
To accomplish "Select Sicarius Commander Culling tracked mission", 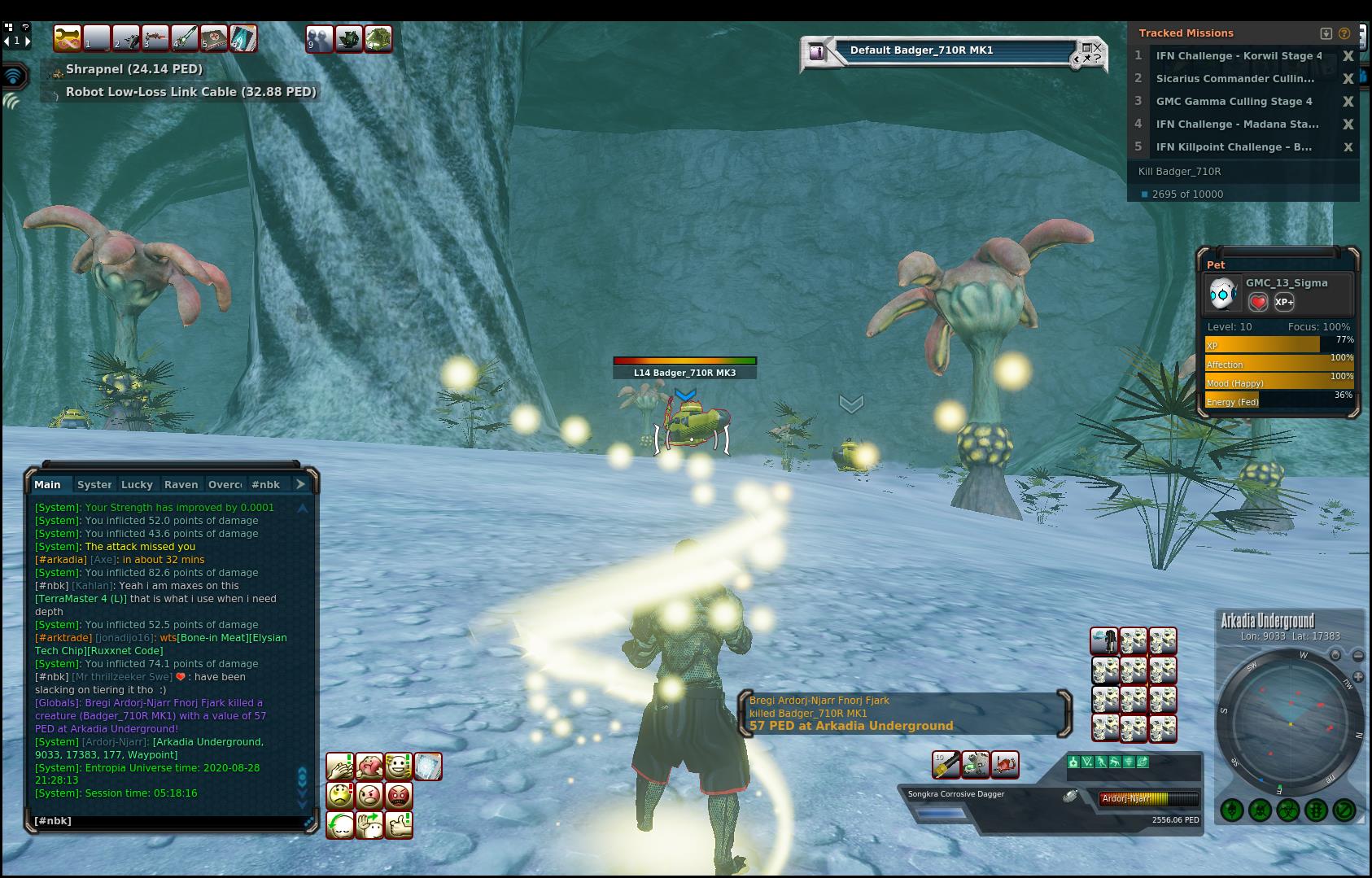I will coord(1234,79).
